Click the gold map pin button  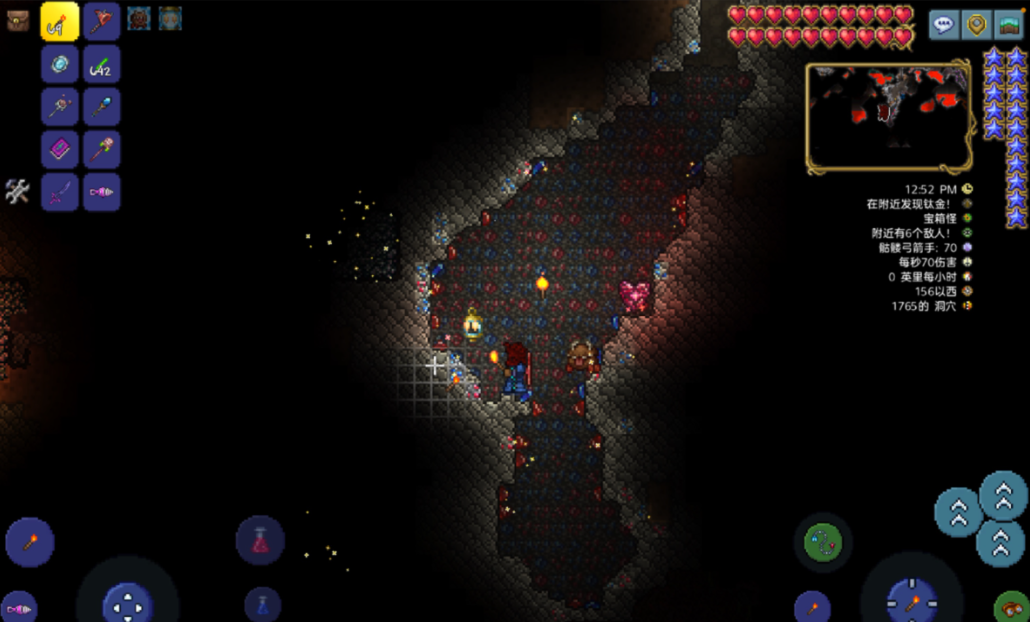pos(976,25)
